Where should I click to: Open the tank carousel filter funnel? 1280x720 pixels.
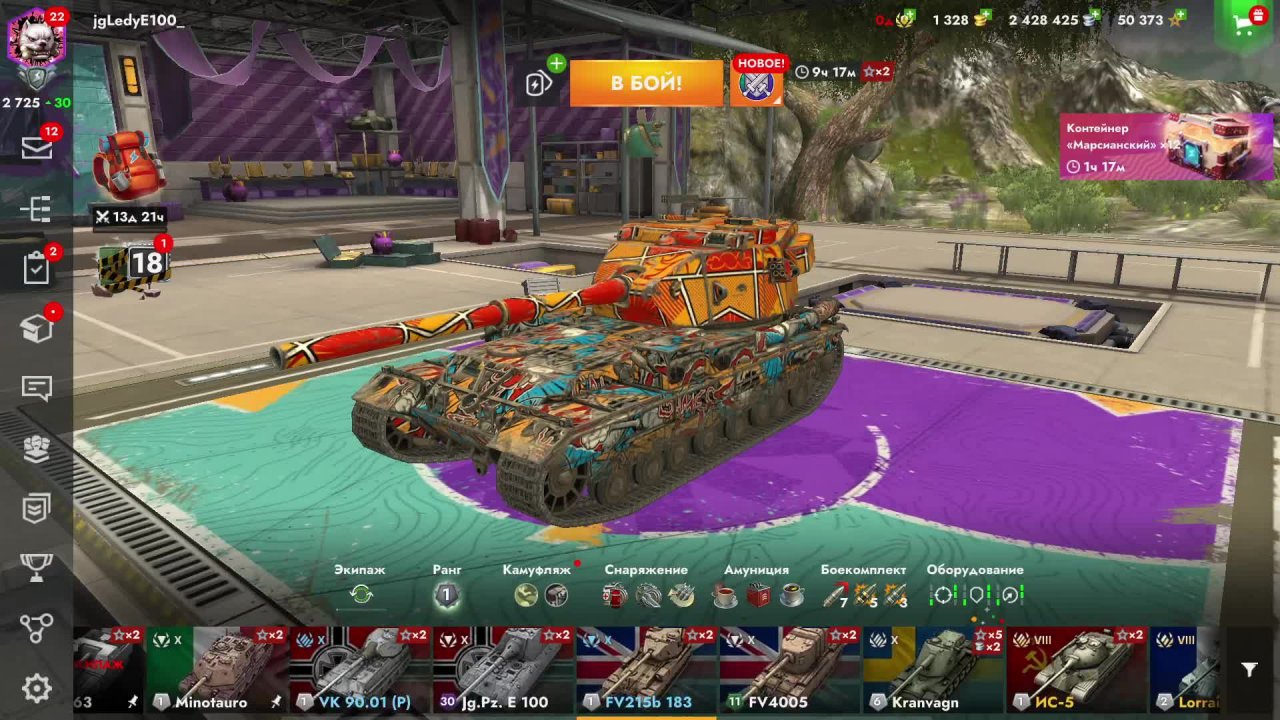pyautogui.click(x=1249, y=670)
